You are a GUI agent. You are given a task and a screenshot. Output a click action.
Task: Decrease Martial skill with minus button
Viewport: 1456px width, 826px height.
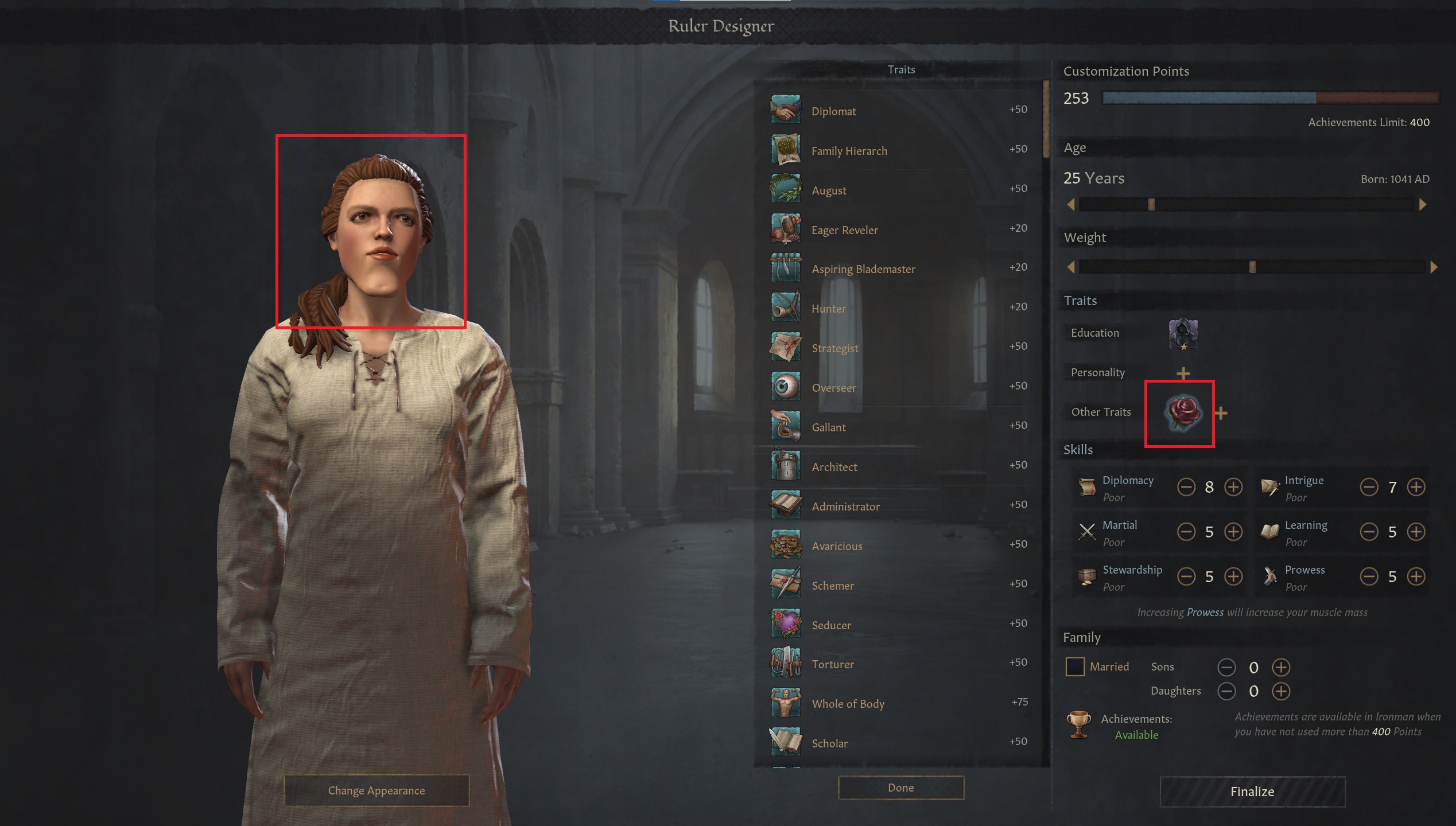[1187, 532]
